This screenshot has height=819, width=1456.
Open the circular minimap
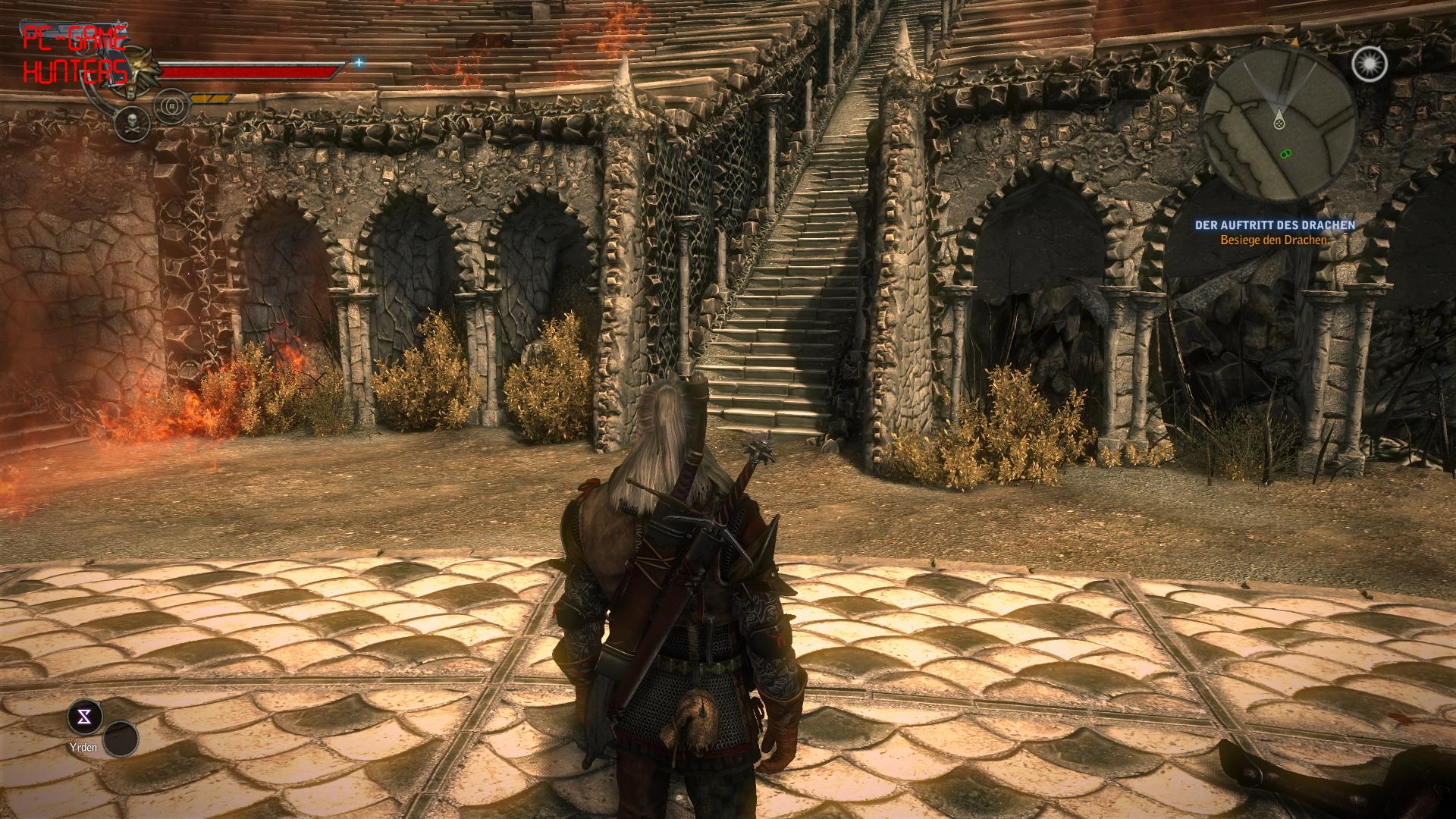(x=1279, y=125)
